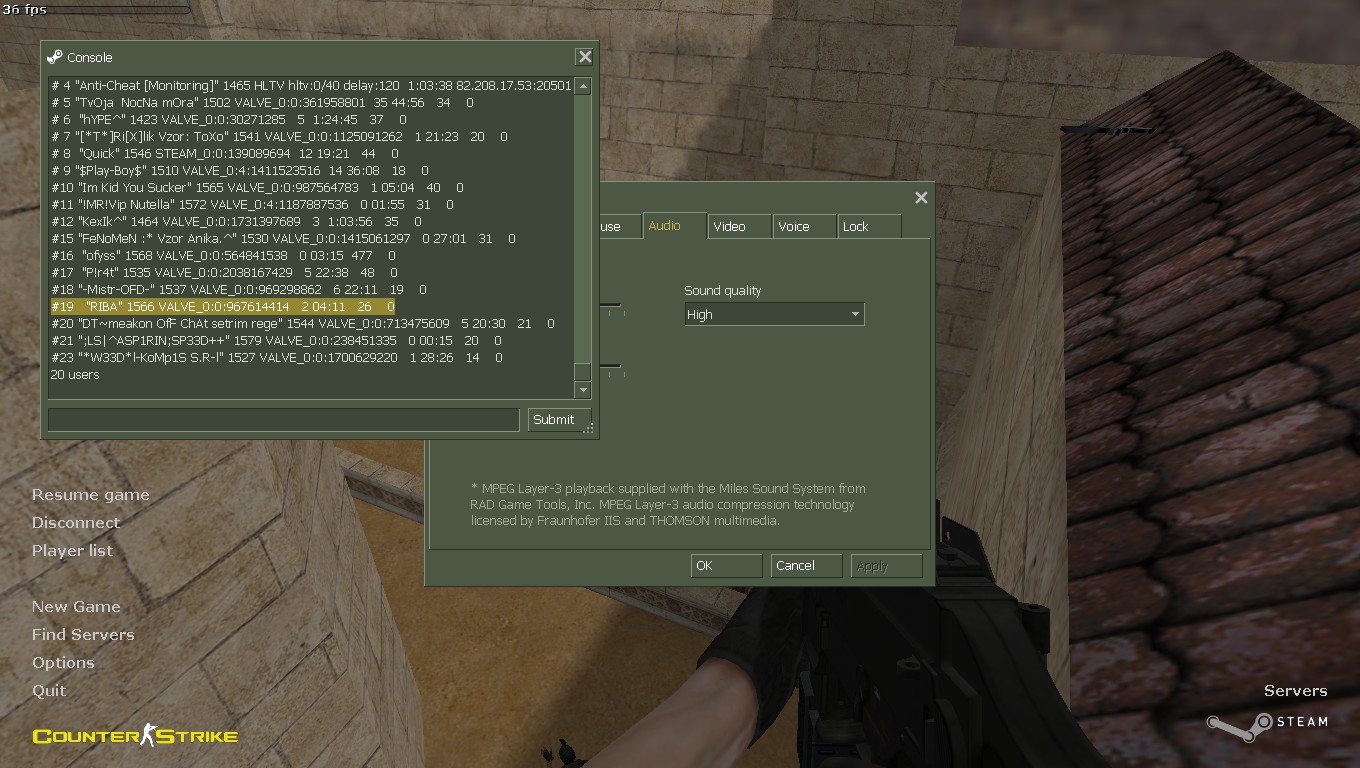This screenshot has width=1360, height=768.
Task: Disconnect from the current server
Action: (x=76, y=523)
